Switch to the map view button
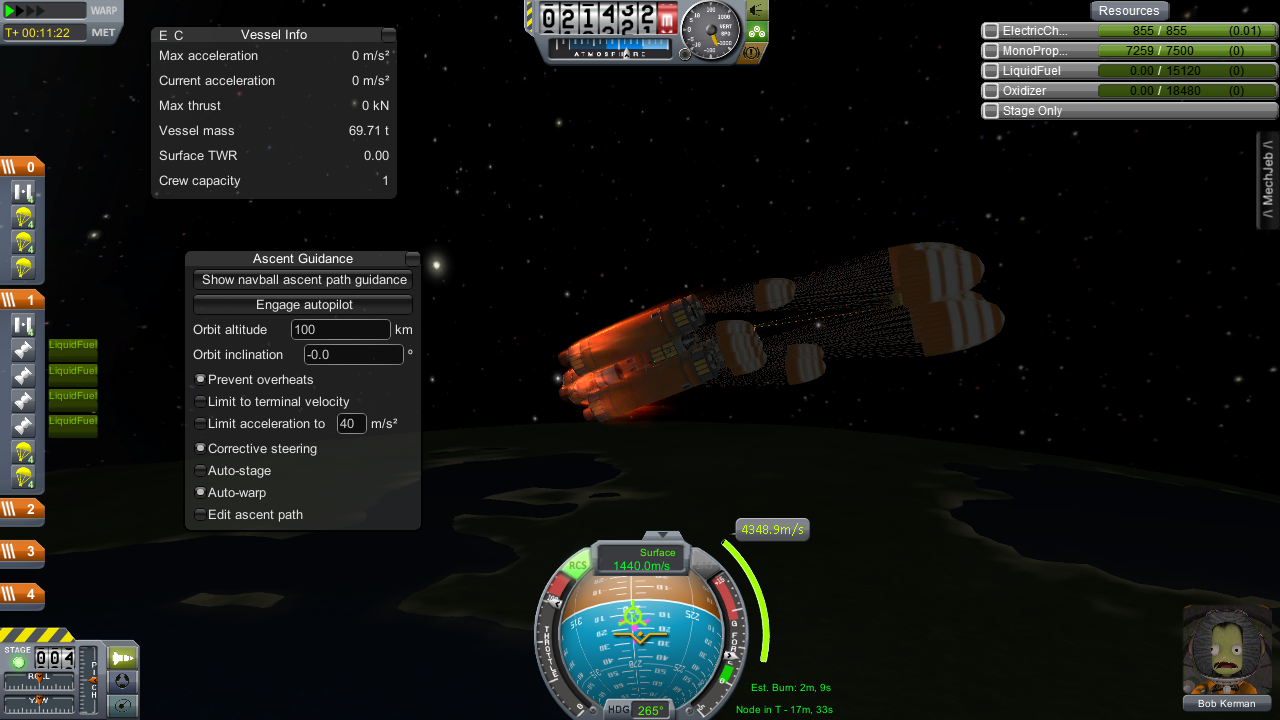 pos(121,705)
